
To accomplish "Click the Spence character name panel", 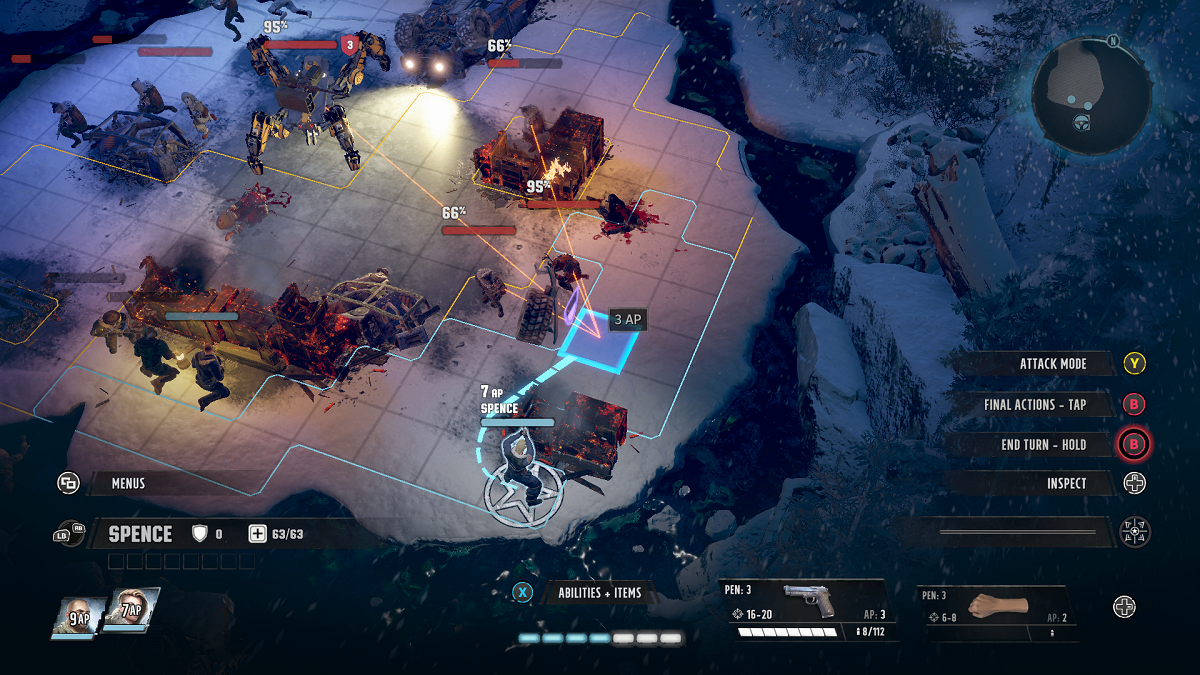I will point(140,534).
